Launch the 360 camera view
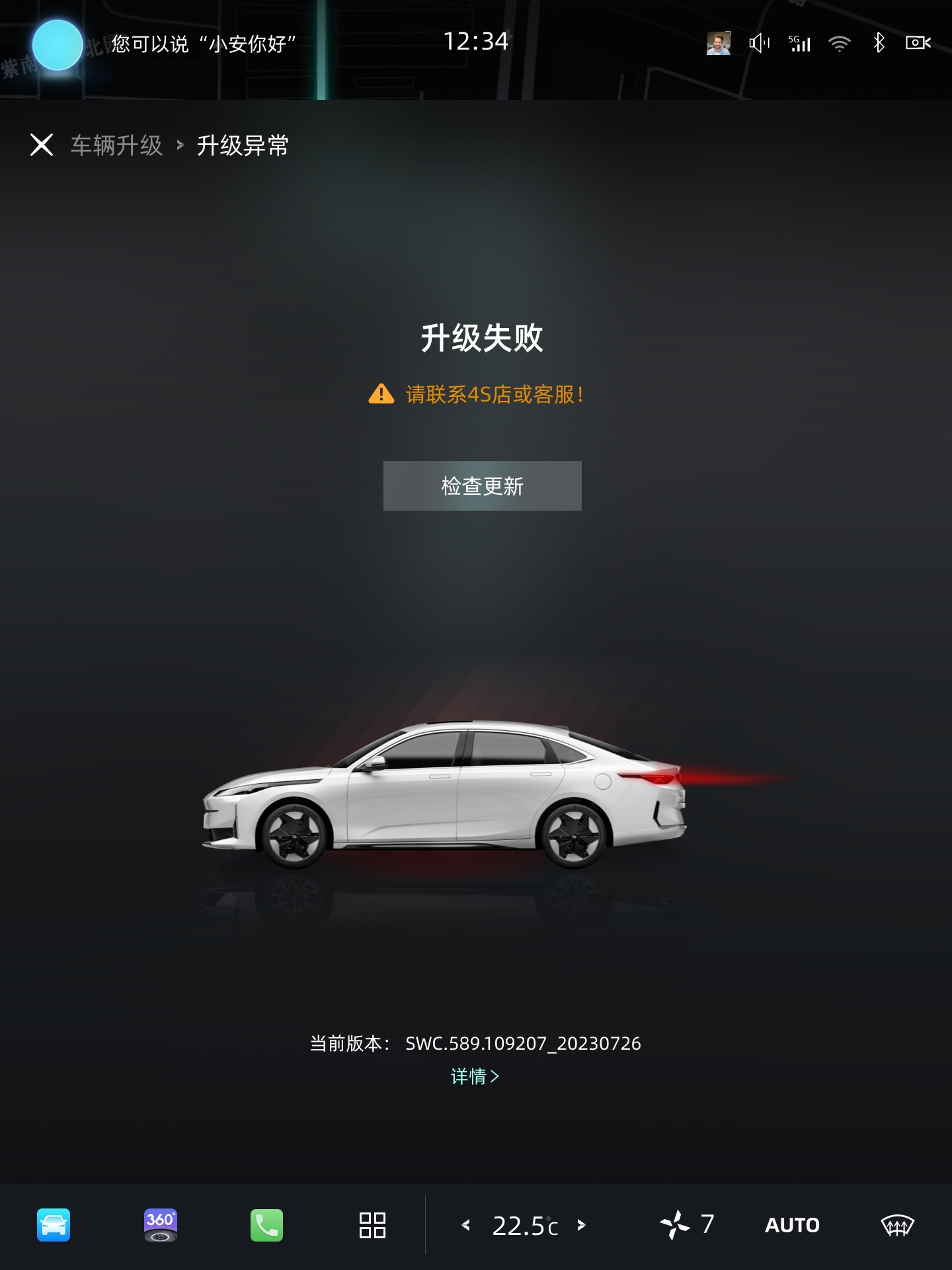 coord(161,1225)
